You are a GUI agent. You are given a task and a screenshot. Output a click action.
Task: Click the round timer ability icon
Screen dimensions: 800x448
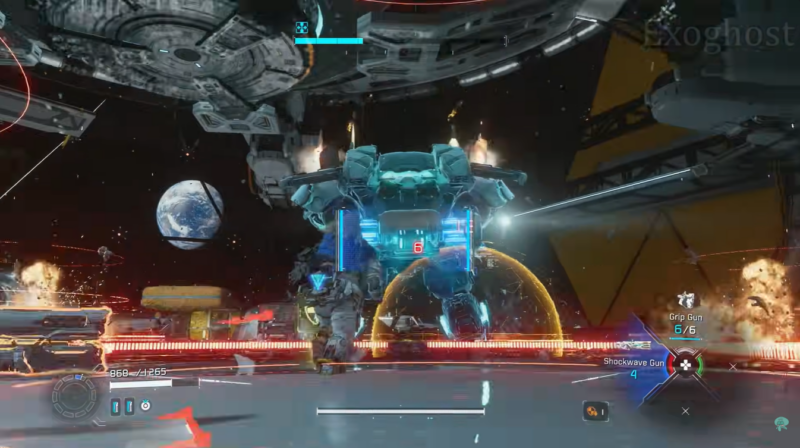[x=146, y=406]
